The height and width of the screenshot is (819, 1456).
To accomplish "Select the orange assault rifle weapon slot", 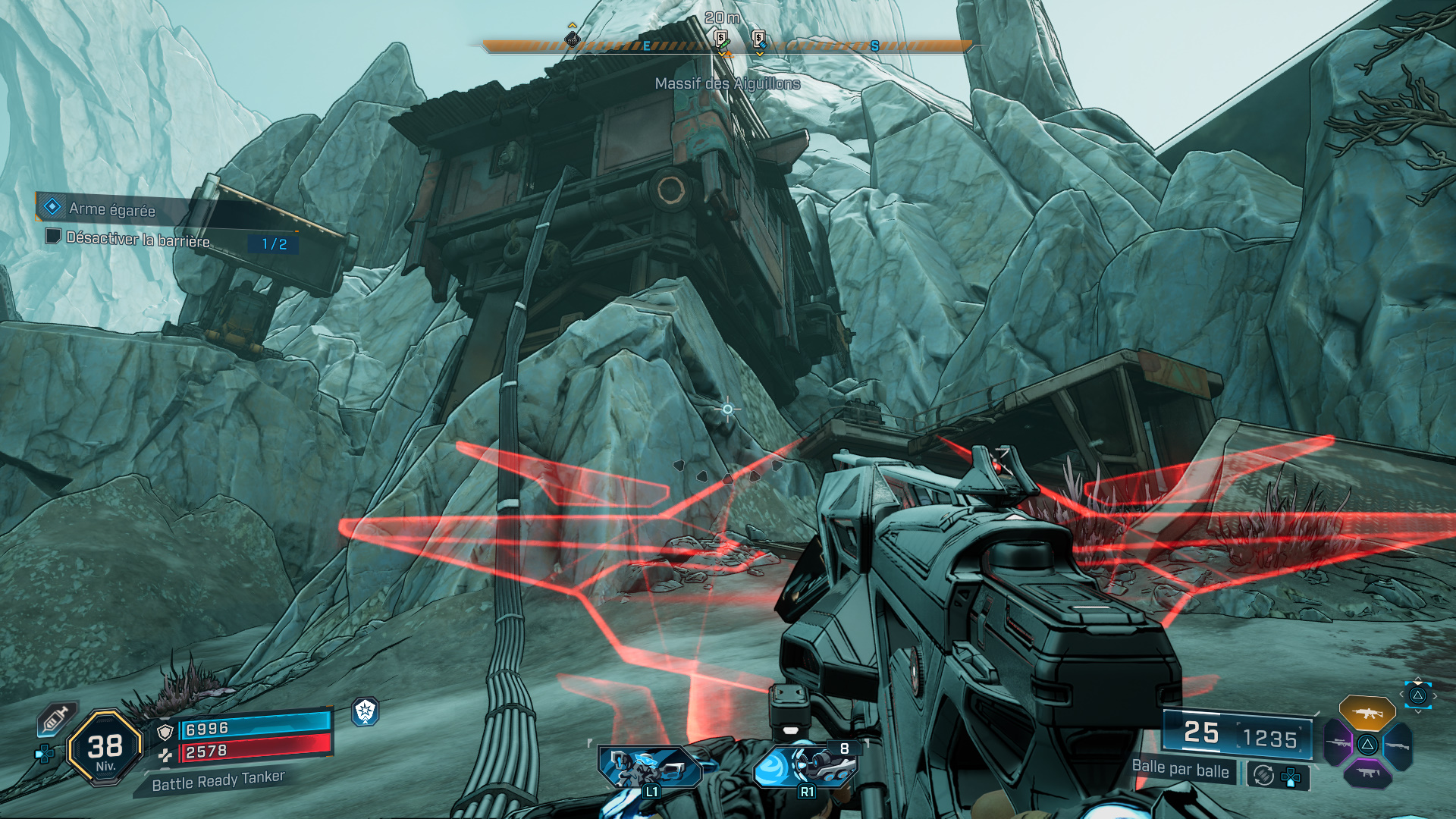I will tap(1367, 714).
